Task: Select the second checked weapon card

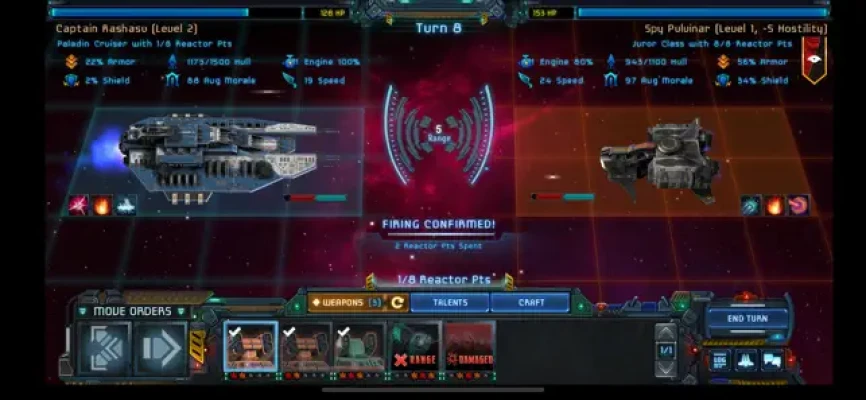Action: point(306,347)
